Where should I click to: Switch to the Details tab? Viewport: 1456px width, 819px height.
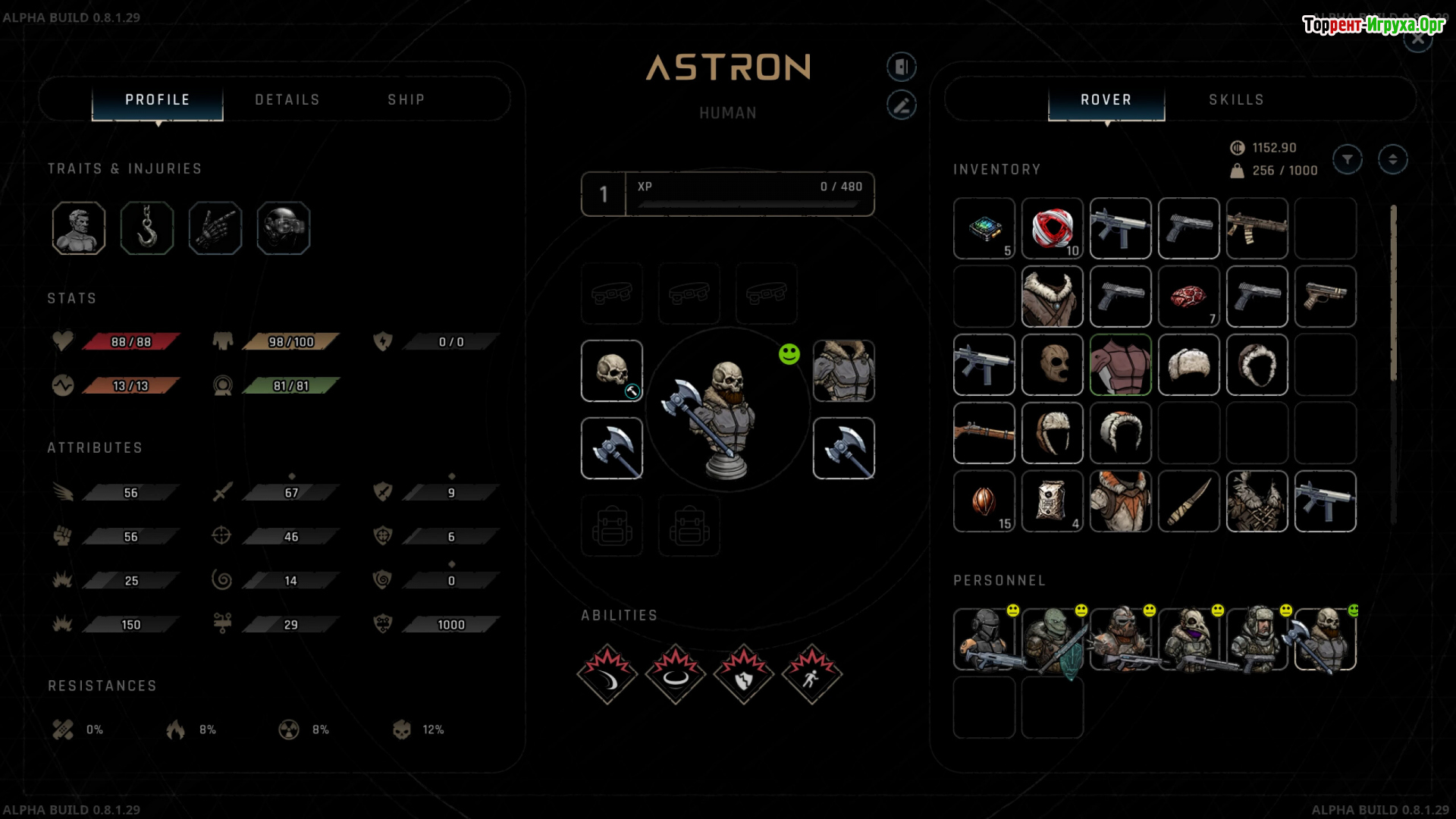(x=287, y=100)
